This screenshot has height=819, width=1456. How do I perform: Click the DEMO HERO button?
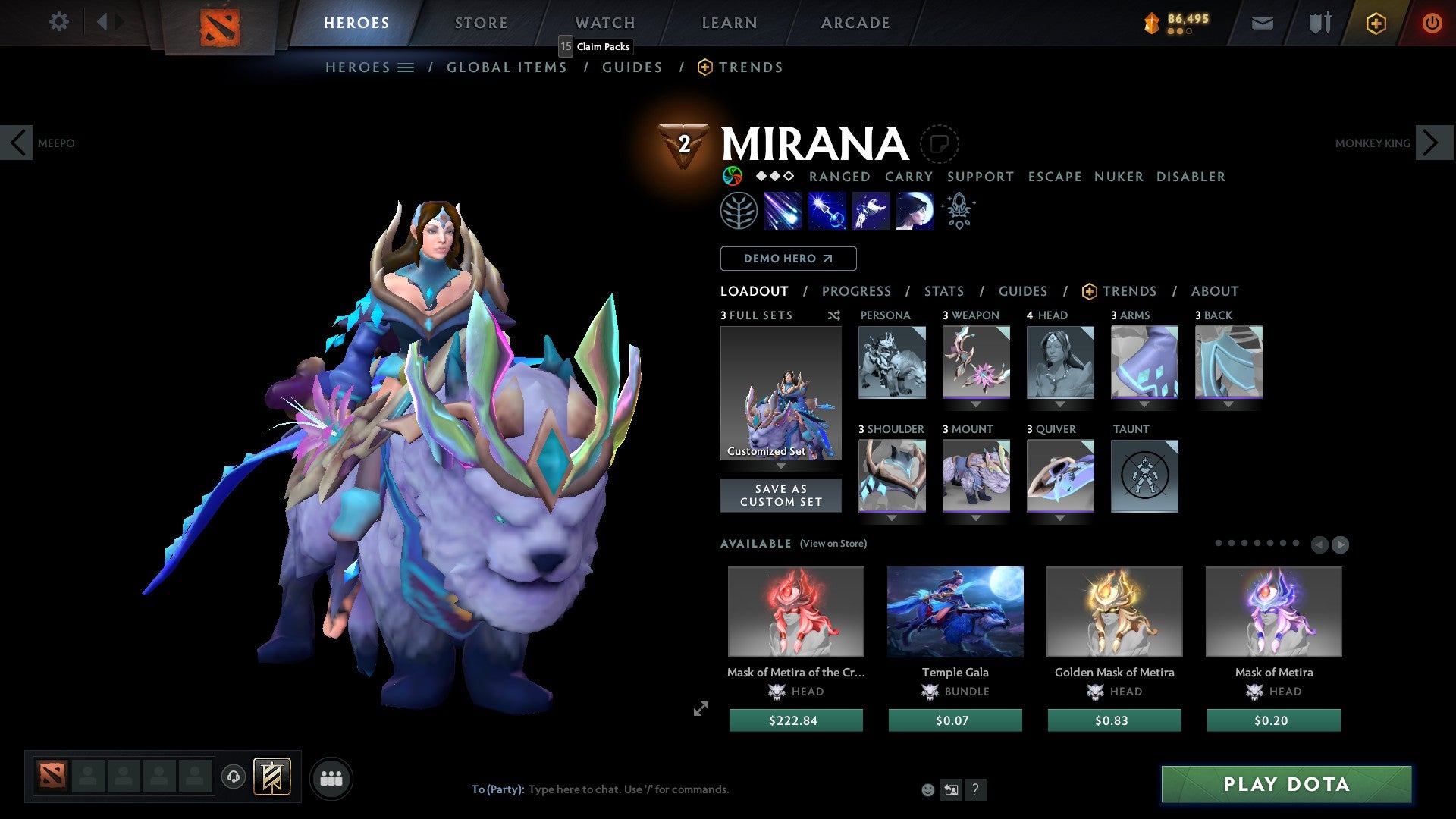(x=788, y=258)
